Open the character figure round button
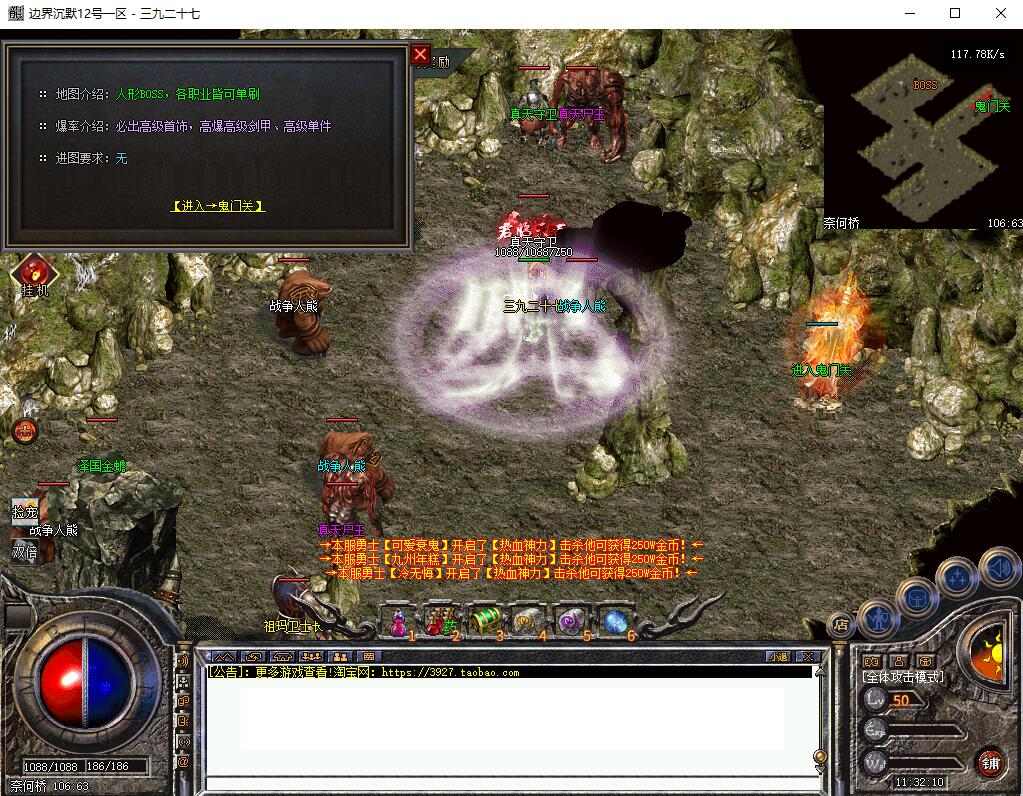 coord(879,620)
